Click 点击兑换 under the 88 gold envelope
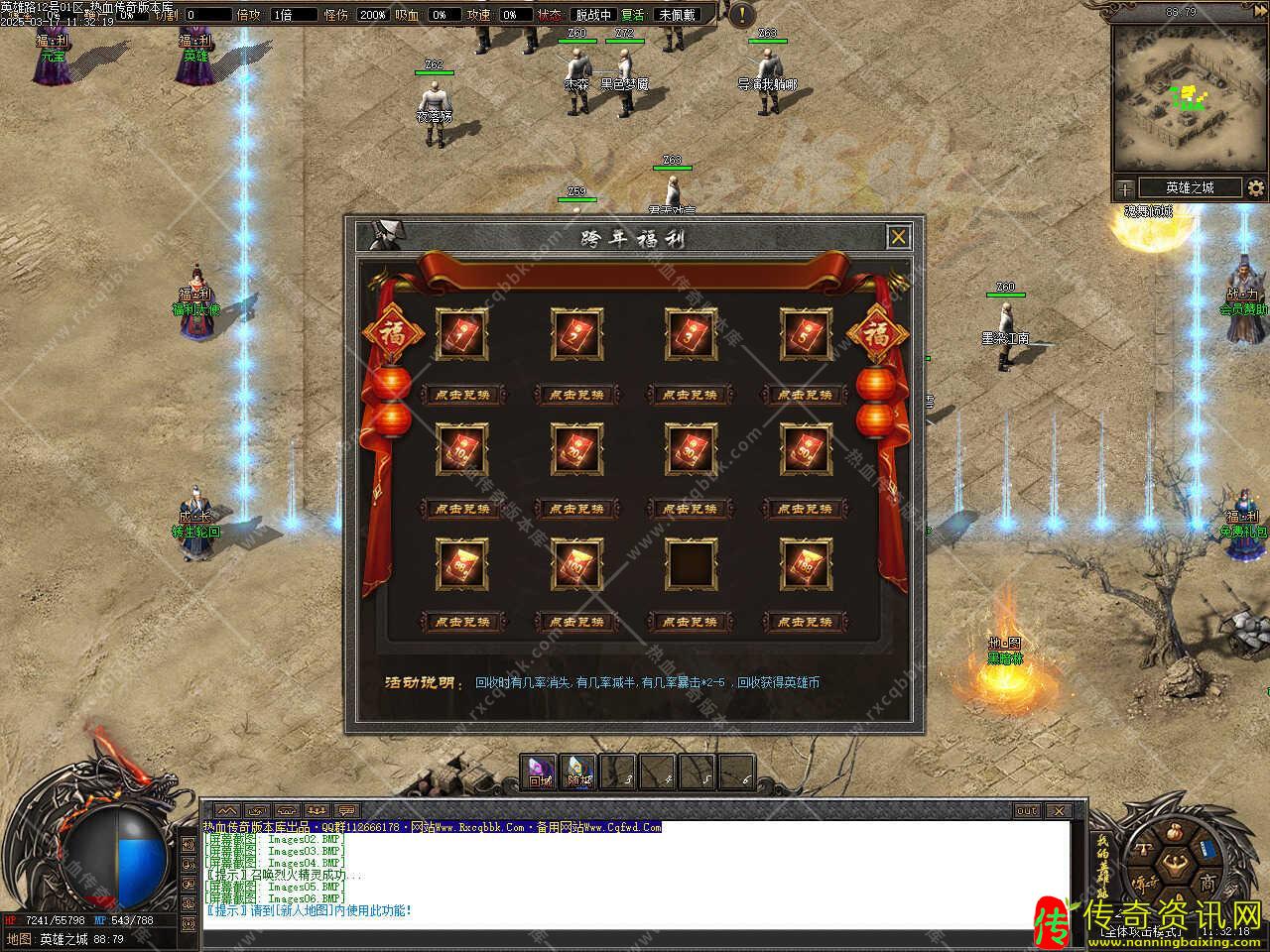This screenshot has width=1270, height=952. [462, 622]
